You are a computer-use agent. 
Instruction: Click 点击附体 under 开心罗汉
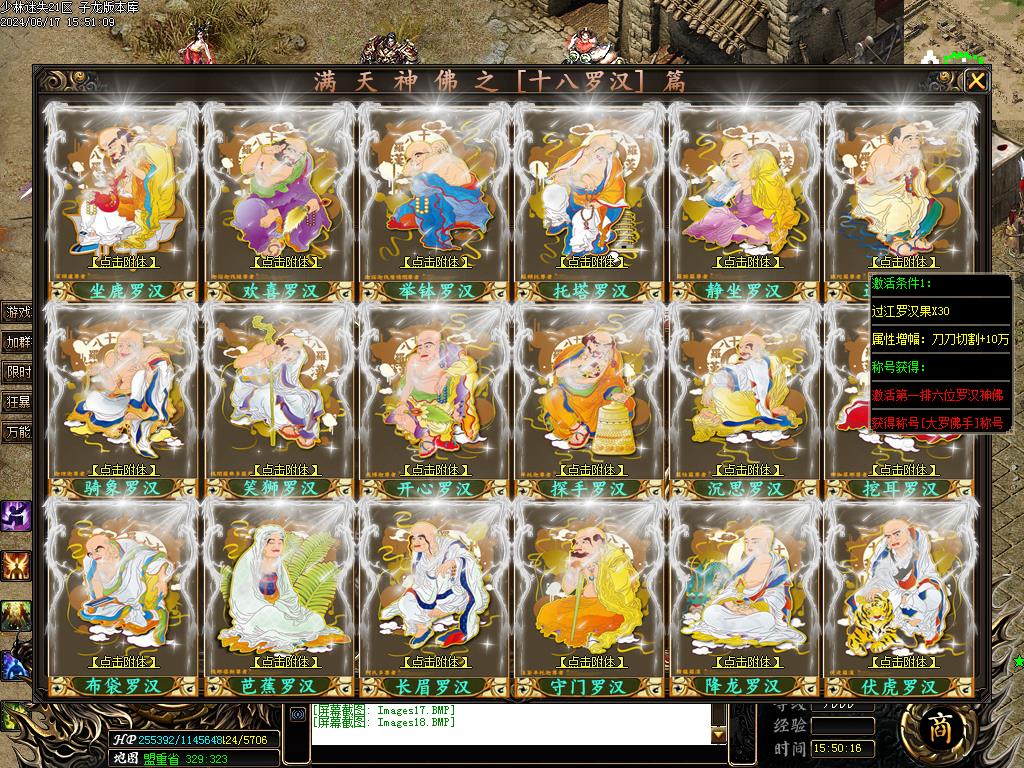[435, 469]
